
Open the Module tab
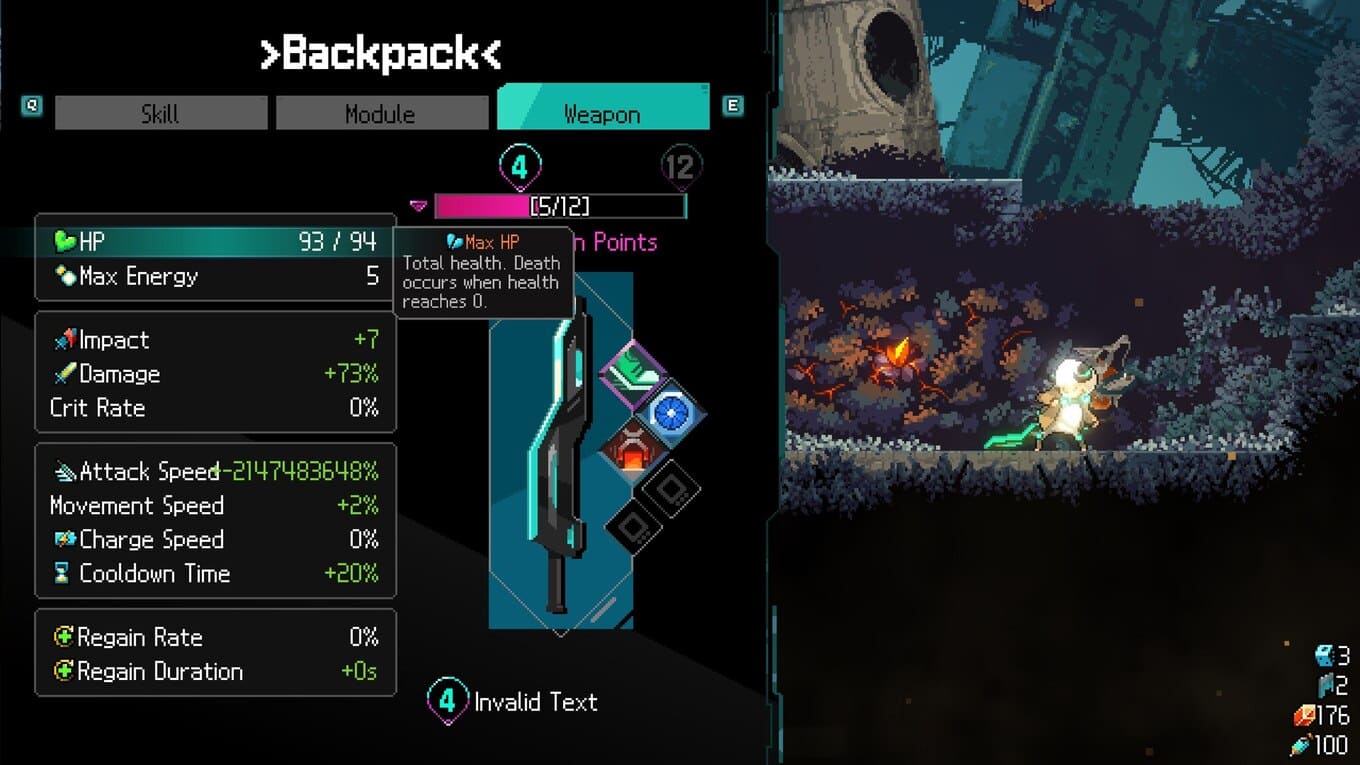pos(380,113)
